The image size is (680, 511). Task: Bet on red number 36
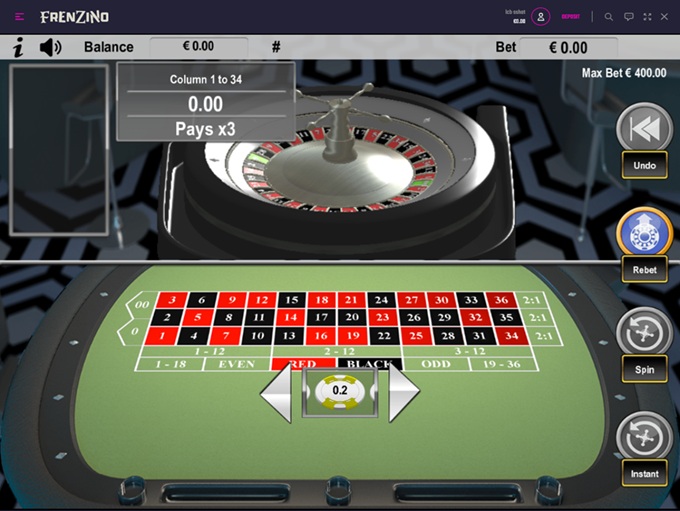click(x=502, y=300)
